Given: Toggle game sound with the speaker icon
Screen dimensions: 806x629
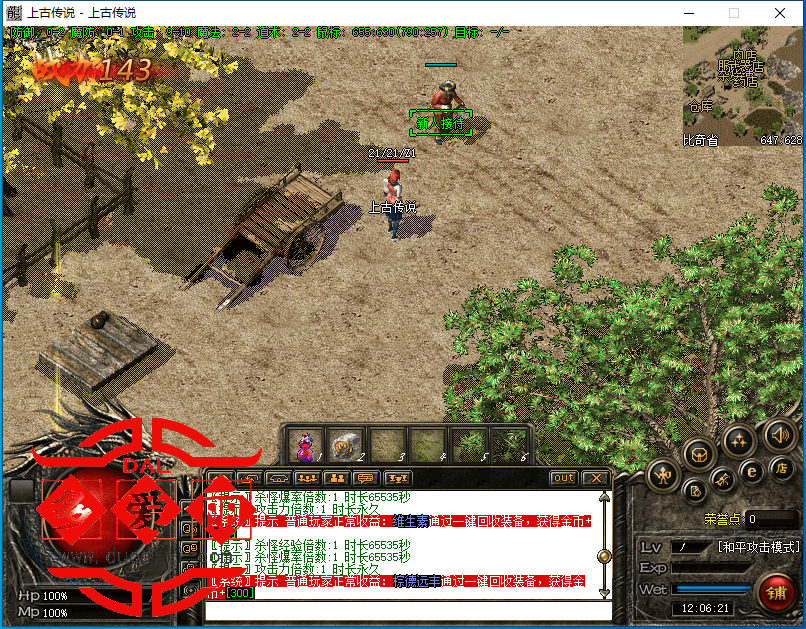Looking at the screenshot, I should 779,435.
